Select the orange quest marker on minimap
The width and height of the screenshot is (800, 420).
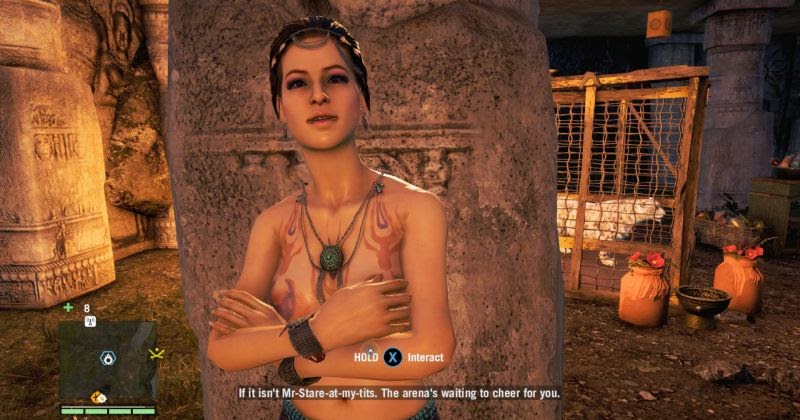point(99,396)
